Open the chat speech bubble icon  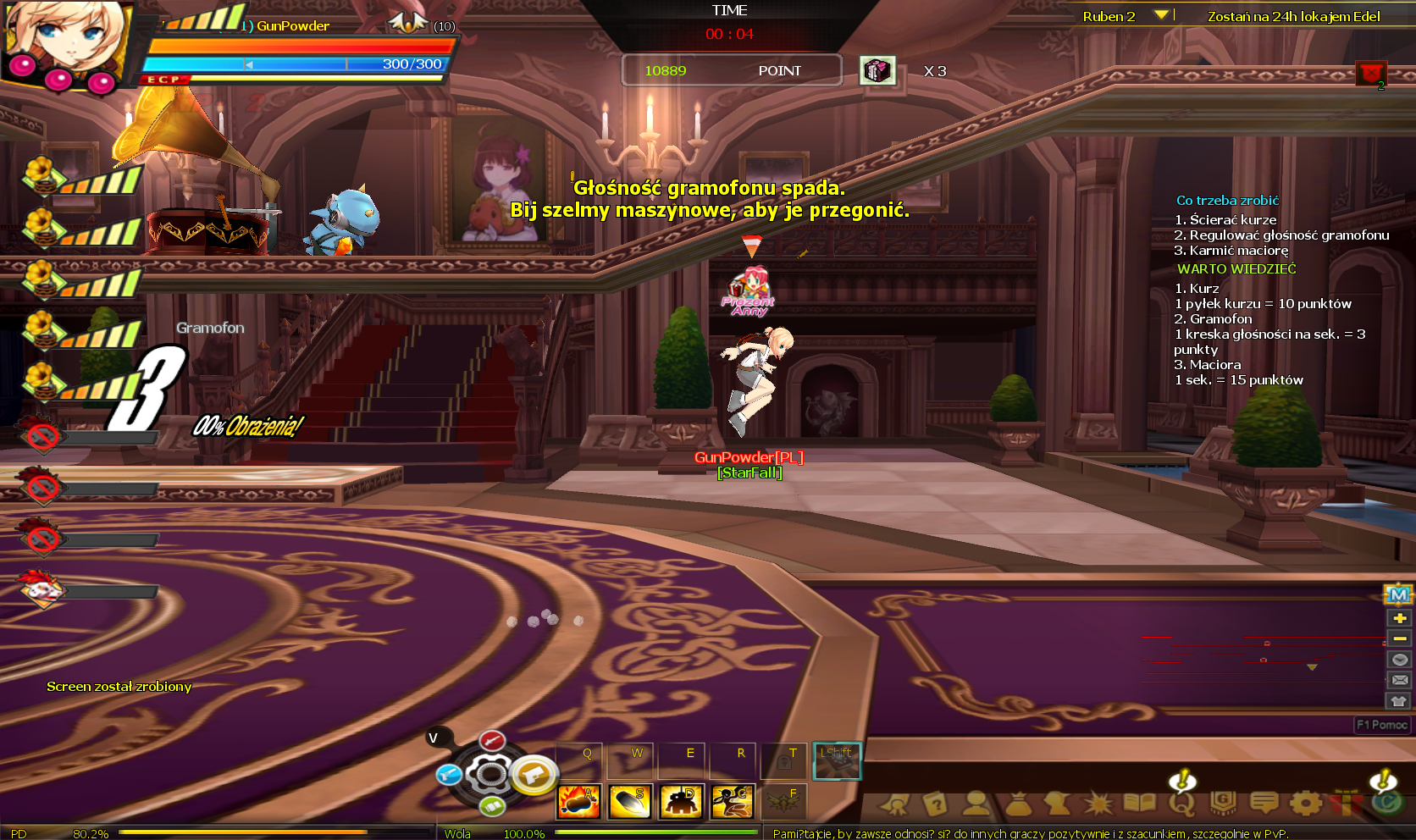coord(1264,802)
